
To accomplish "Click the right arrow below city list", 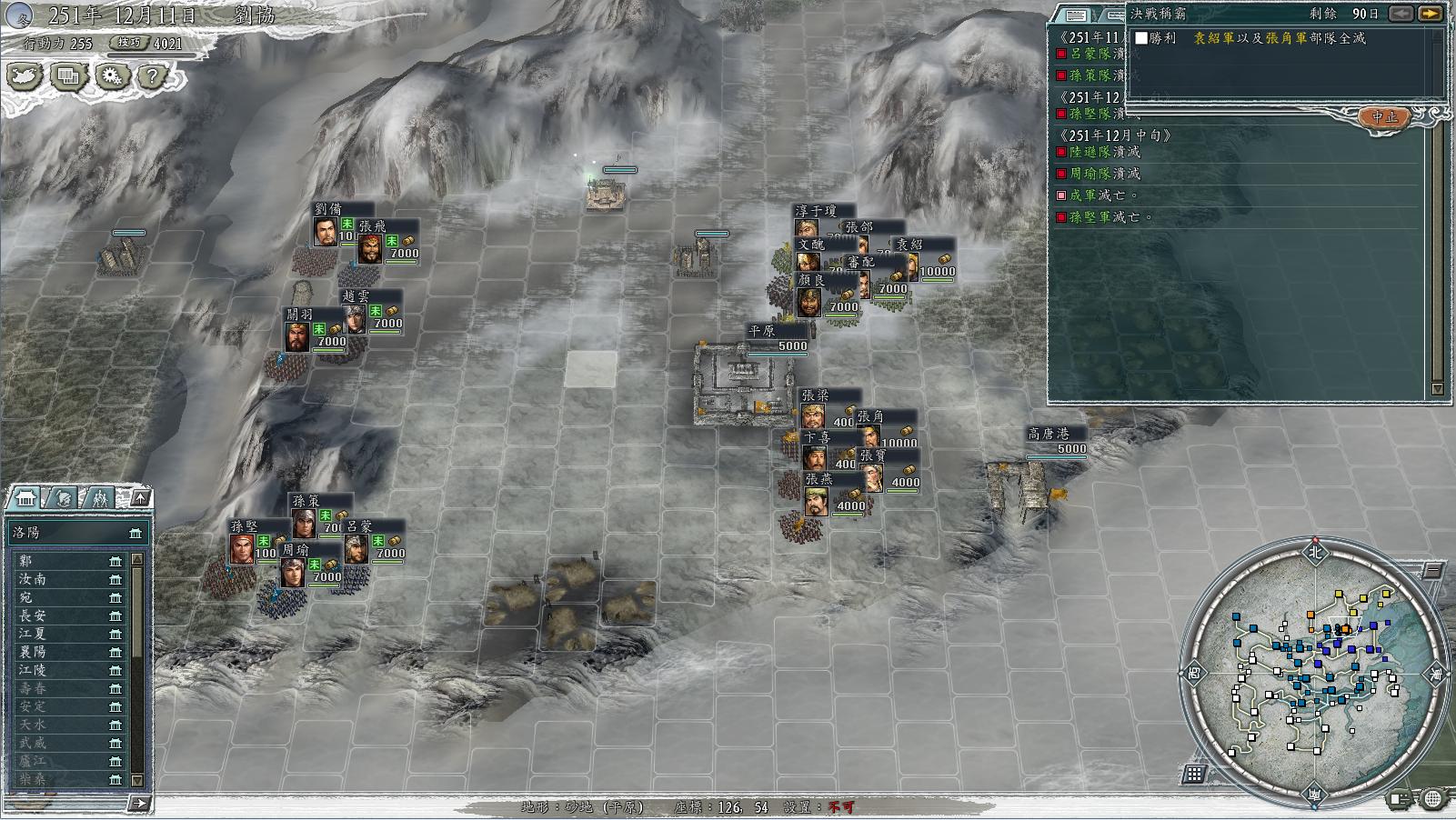I will click(139, 802).
